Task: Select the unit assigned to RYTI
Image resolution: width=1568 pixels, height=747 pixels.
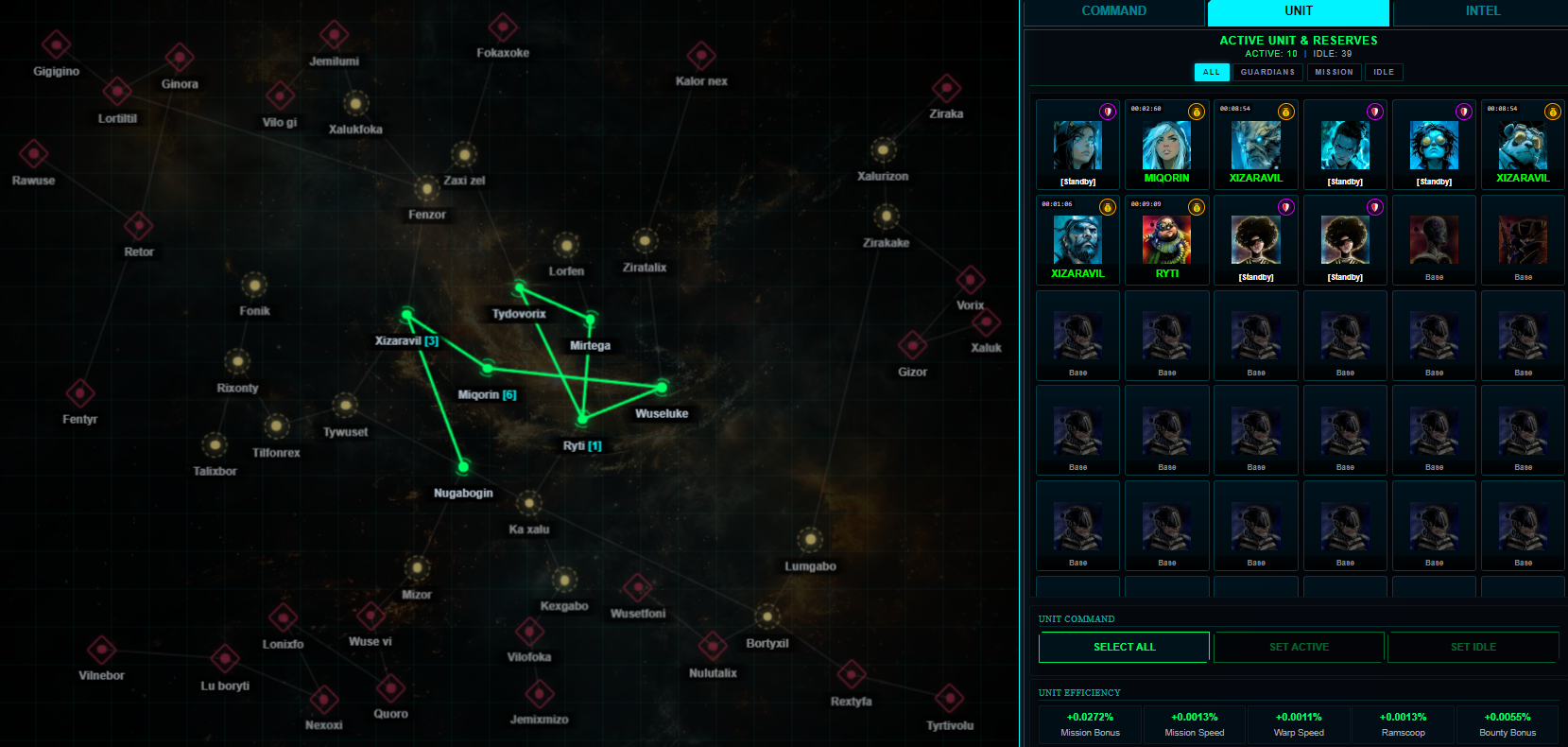Action: click(x=1167, y=240)
